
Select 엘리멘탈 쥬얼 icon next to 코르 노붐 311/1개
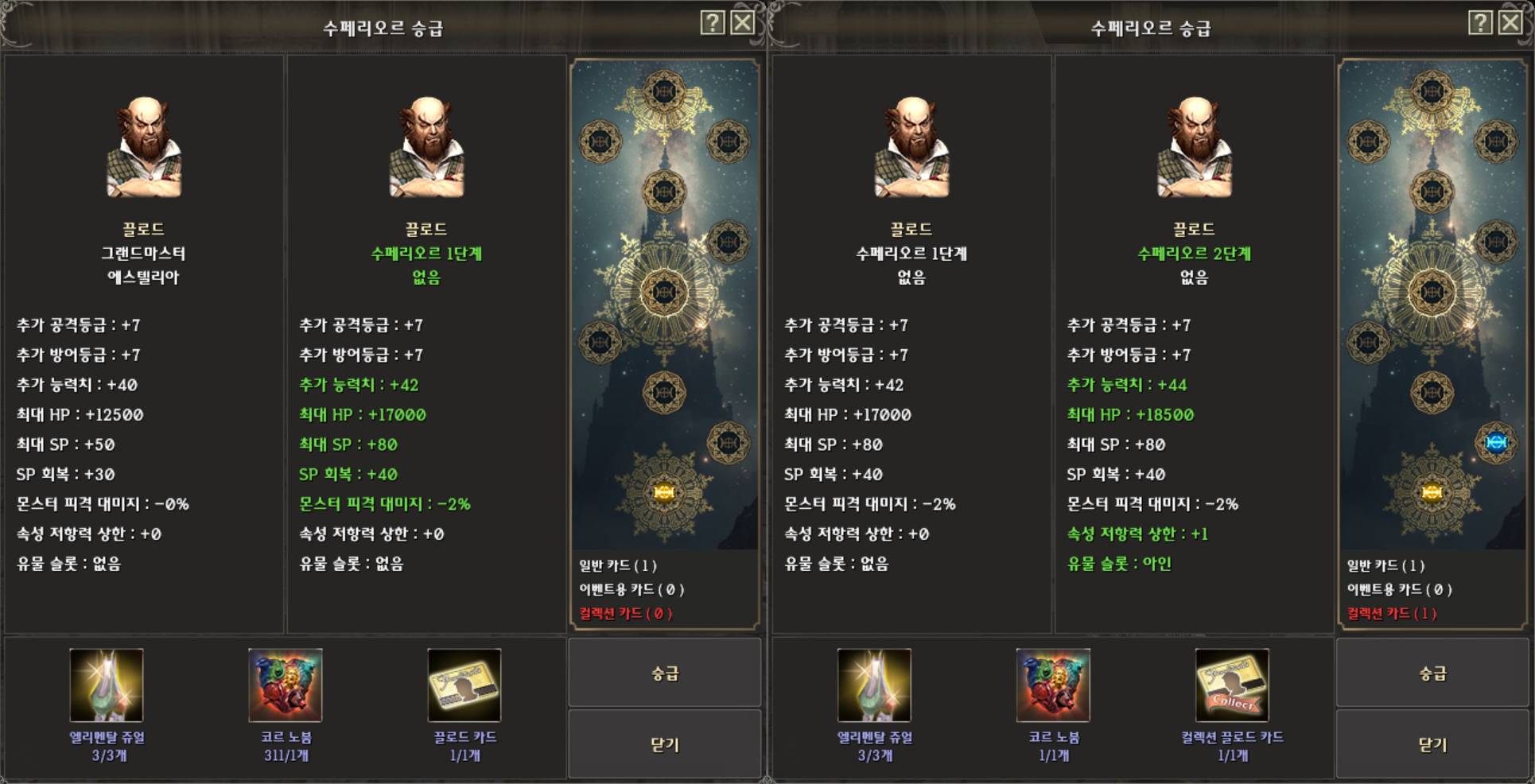107,685
